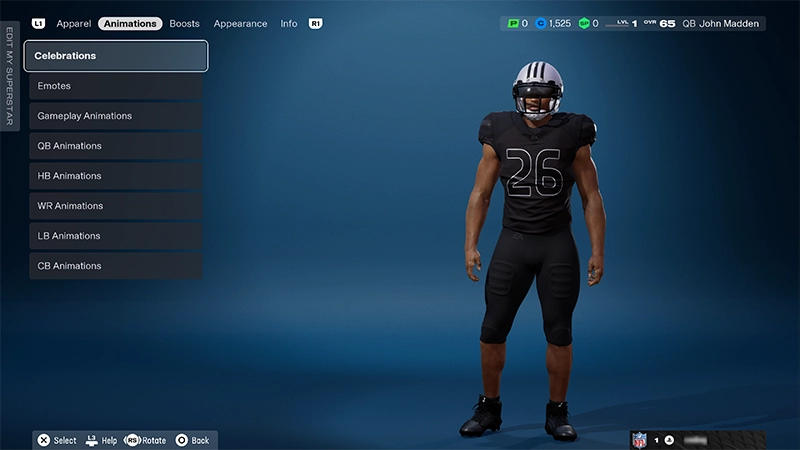Screen dimensions: 800x450
Task: Open the LB Animations list
Action: 116,236
